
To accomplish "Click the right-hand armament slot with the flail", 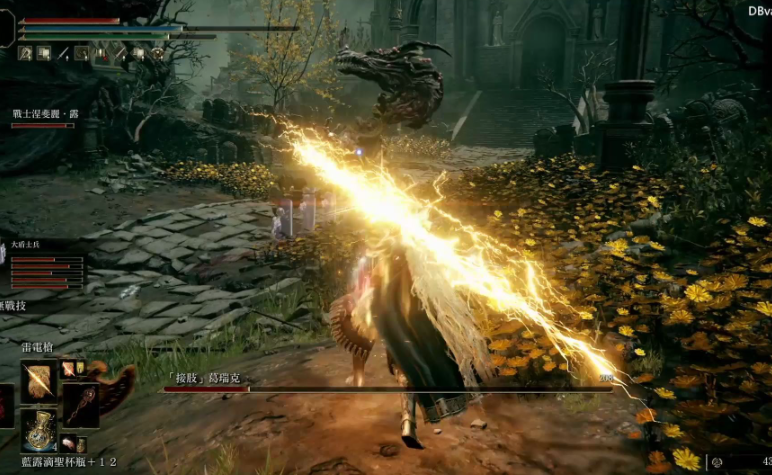I will tap(82, 403).
